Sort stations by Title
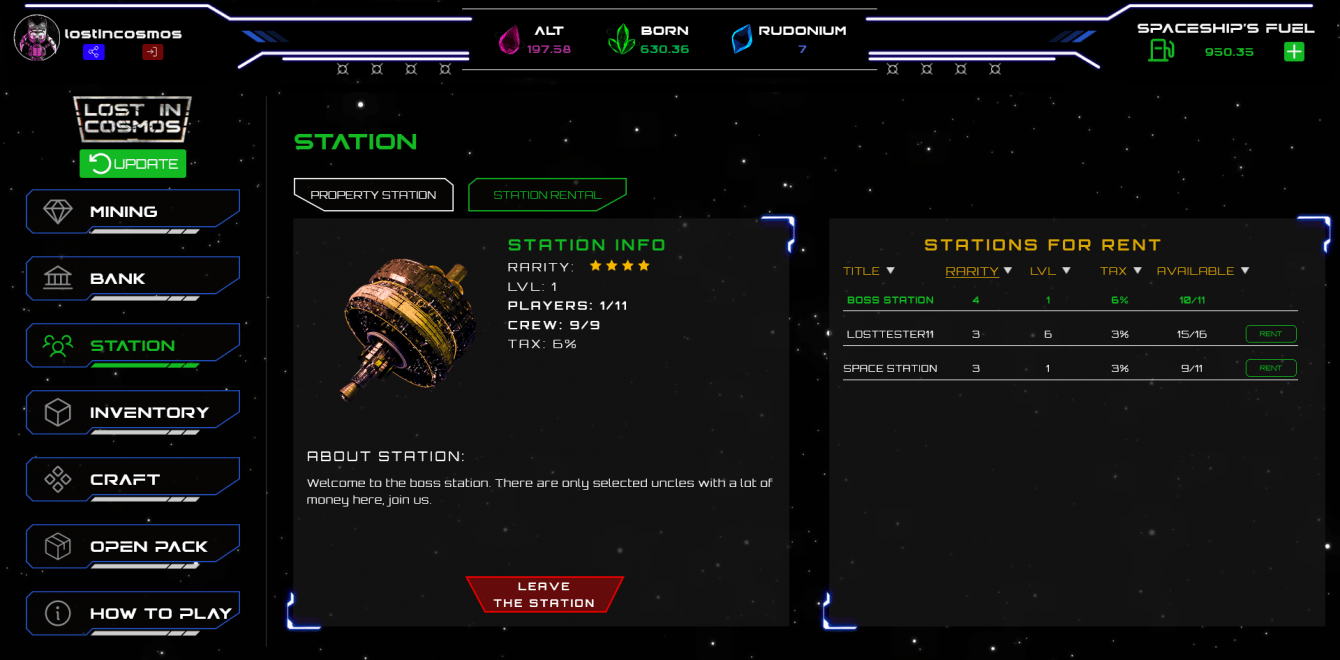This screenshot has width=1340, height=660. click(x=868, y=271)
